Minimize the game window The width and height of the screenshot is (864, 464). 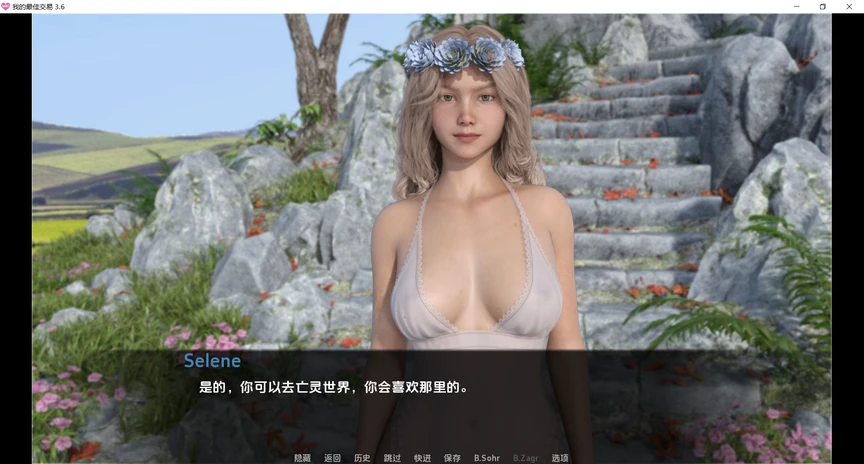pos(796,6)
